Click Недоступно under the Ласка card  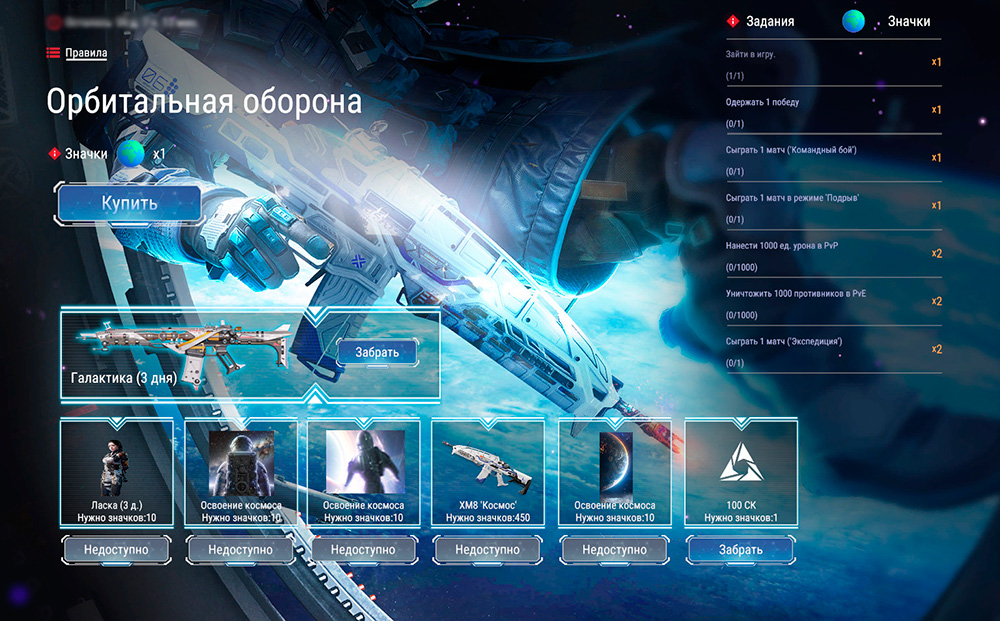tap(116, 549)
